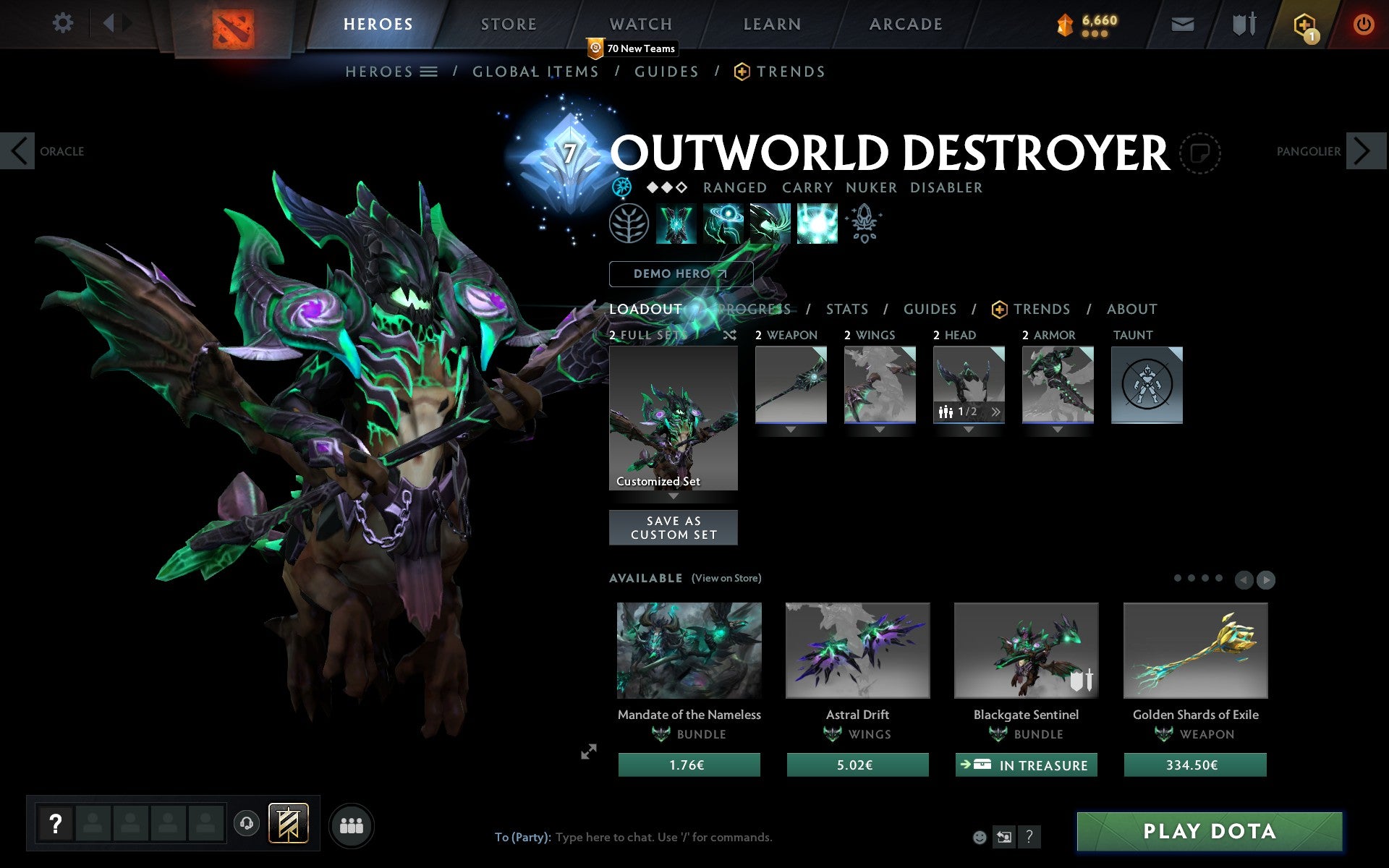Open the mail inbox icon in top bar

point(1182,22)
